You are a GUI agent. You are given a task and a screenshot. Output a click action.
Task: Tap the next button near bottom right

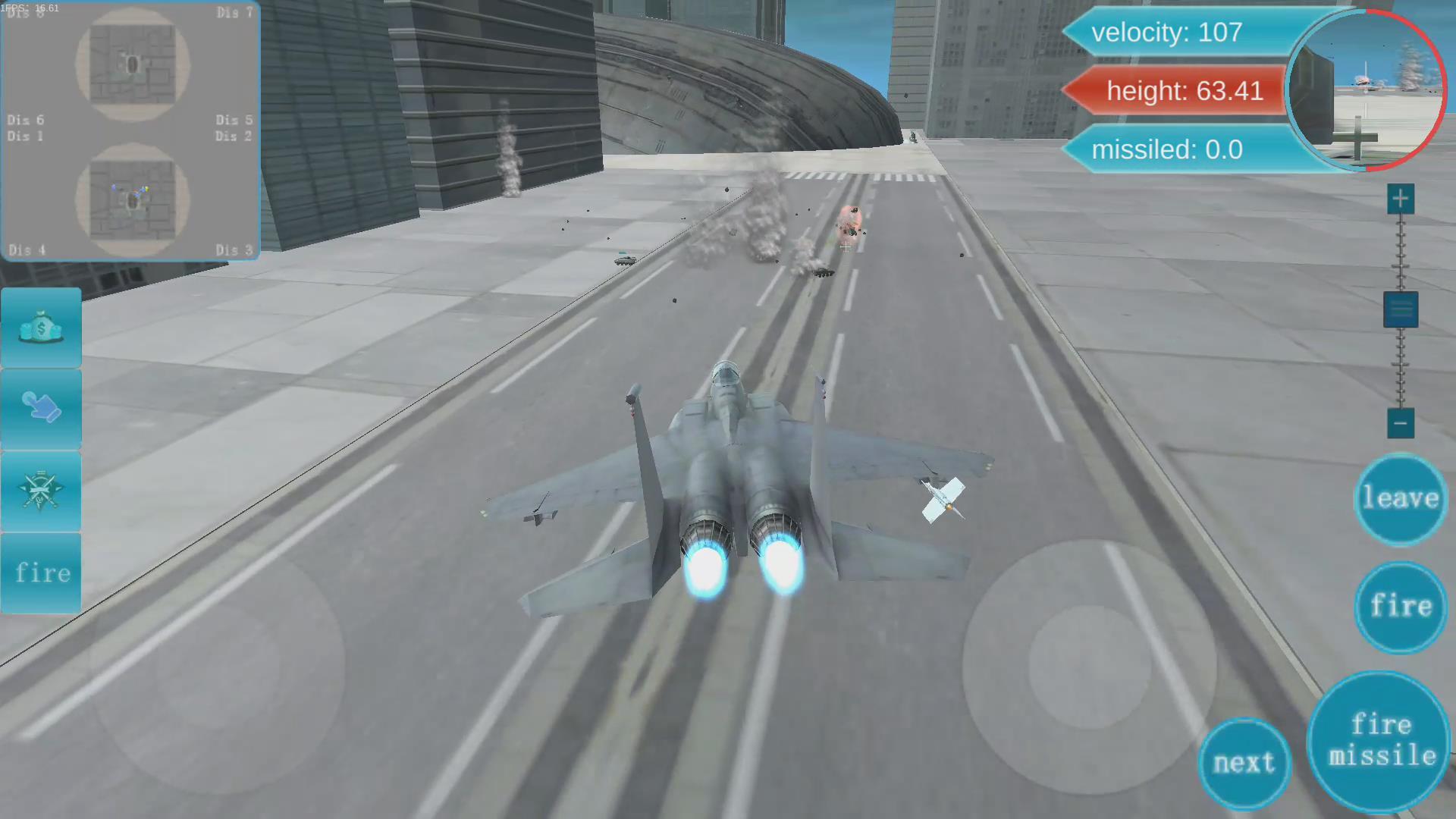[1244, 762]
